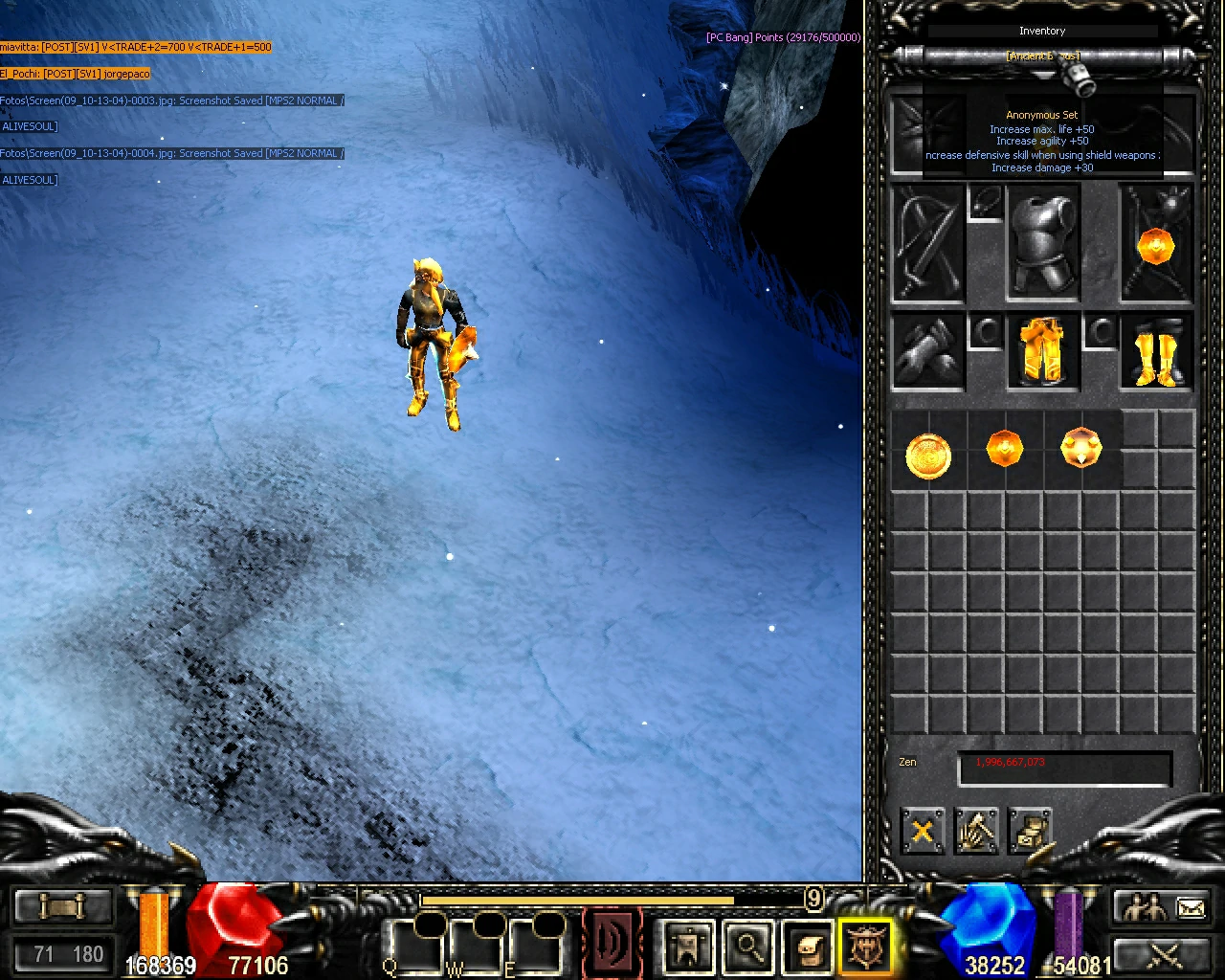Open the quest scroll icon bottom left
Viewport: 1225px width, 980px height.
(x=62, y=905)
